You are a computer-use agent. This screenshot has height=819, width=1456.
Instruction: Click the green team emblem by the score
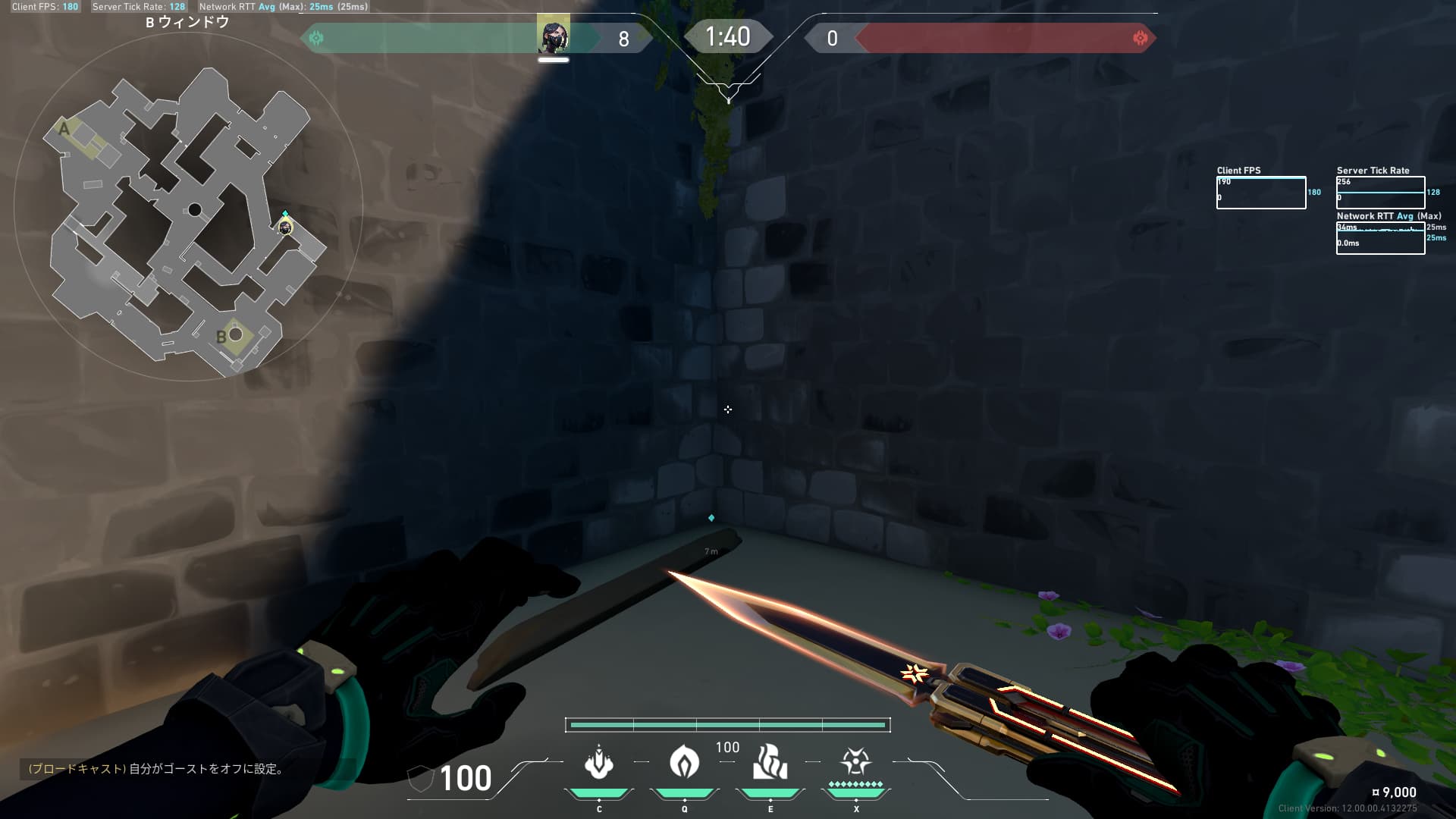tap(316, 38)
